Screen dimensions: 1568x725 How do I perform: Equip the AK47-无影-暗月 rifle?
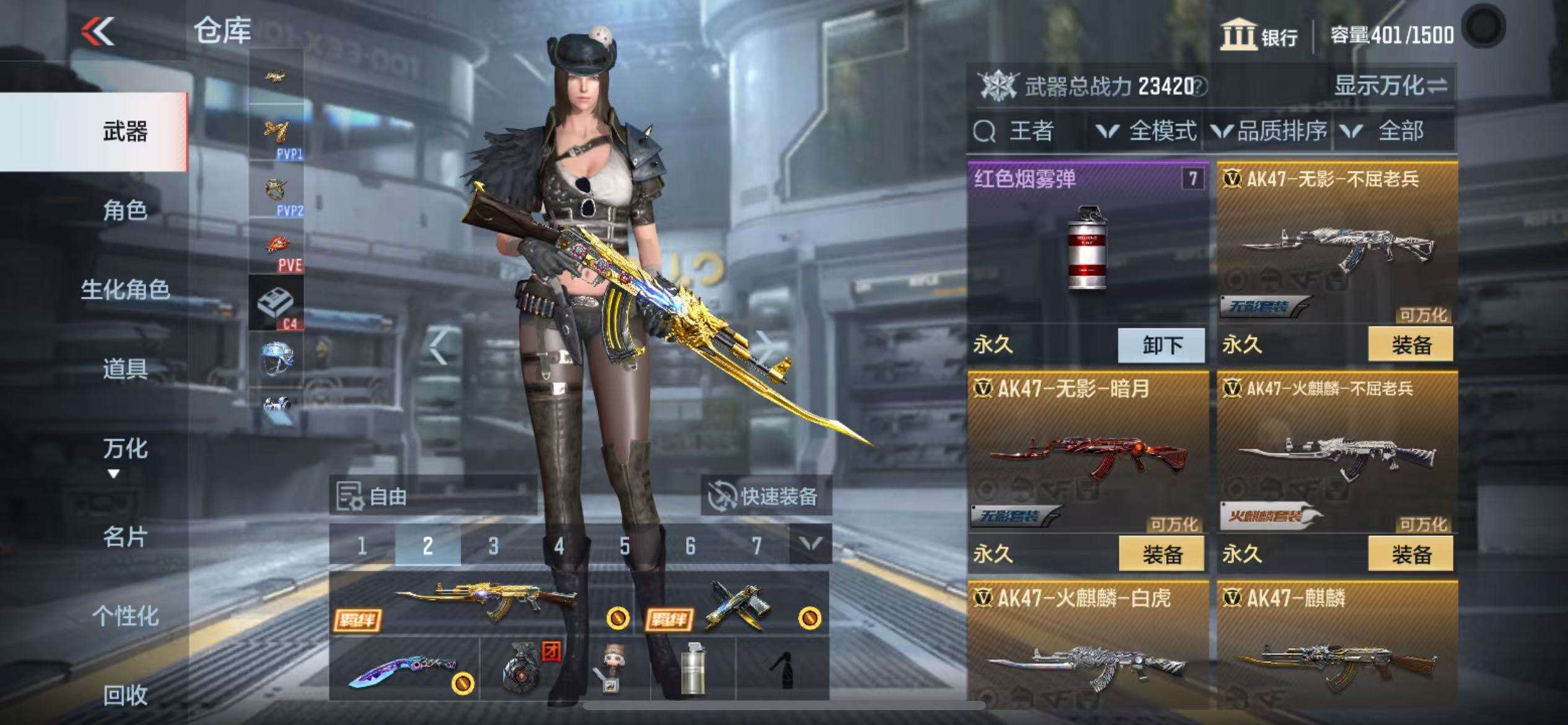(1162, 555)
